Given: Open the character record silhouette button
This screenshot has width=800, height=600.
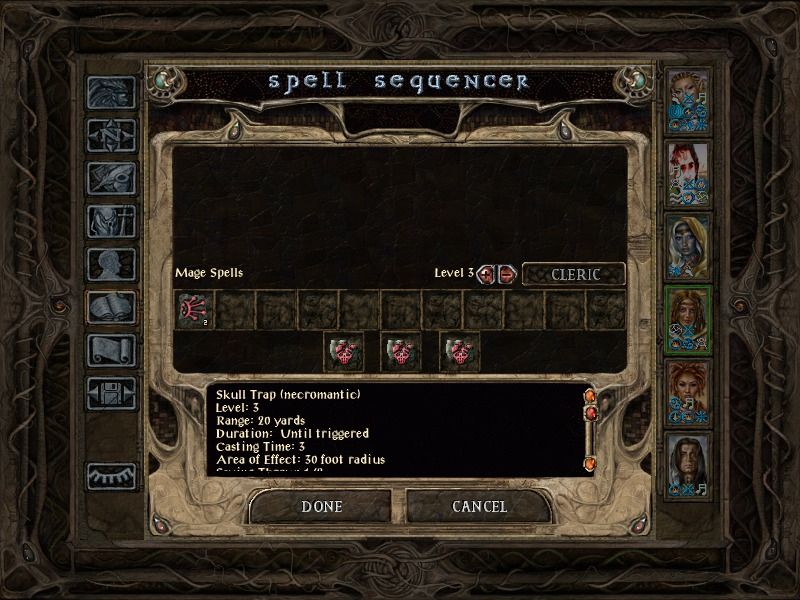Looking at the screenshot, I should [111, 264].
